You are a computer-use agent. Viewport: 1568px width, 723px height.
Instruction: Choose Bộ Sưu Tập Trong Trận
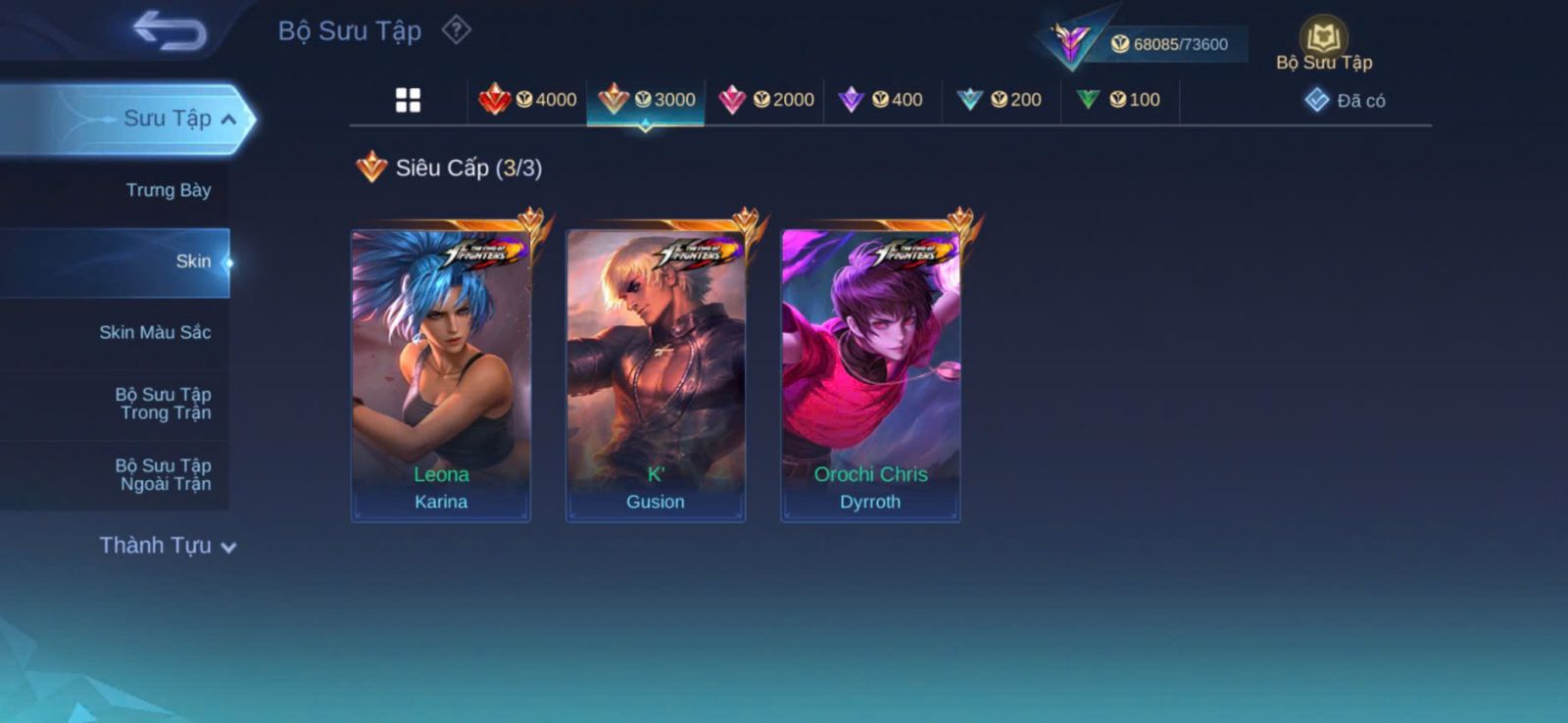pyautogui.click(x=163, y=404)
